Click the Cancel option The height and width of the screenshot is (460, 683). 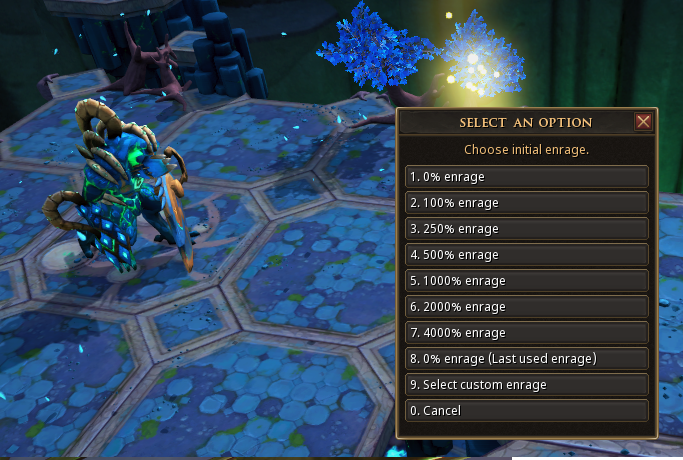527,411
